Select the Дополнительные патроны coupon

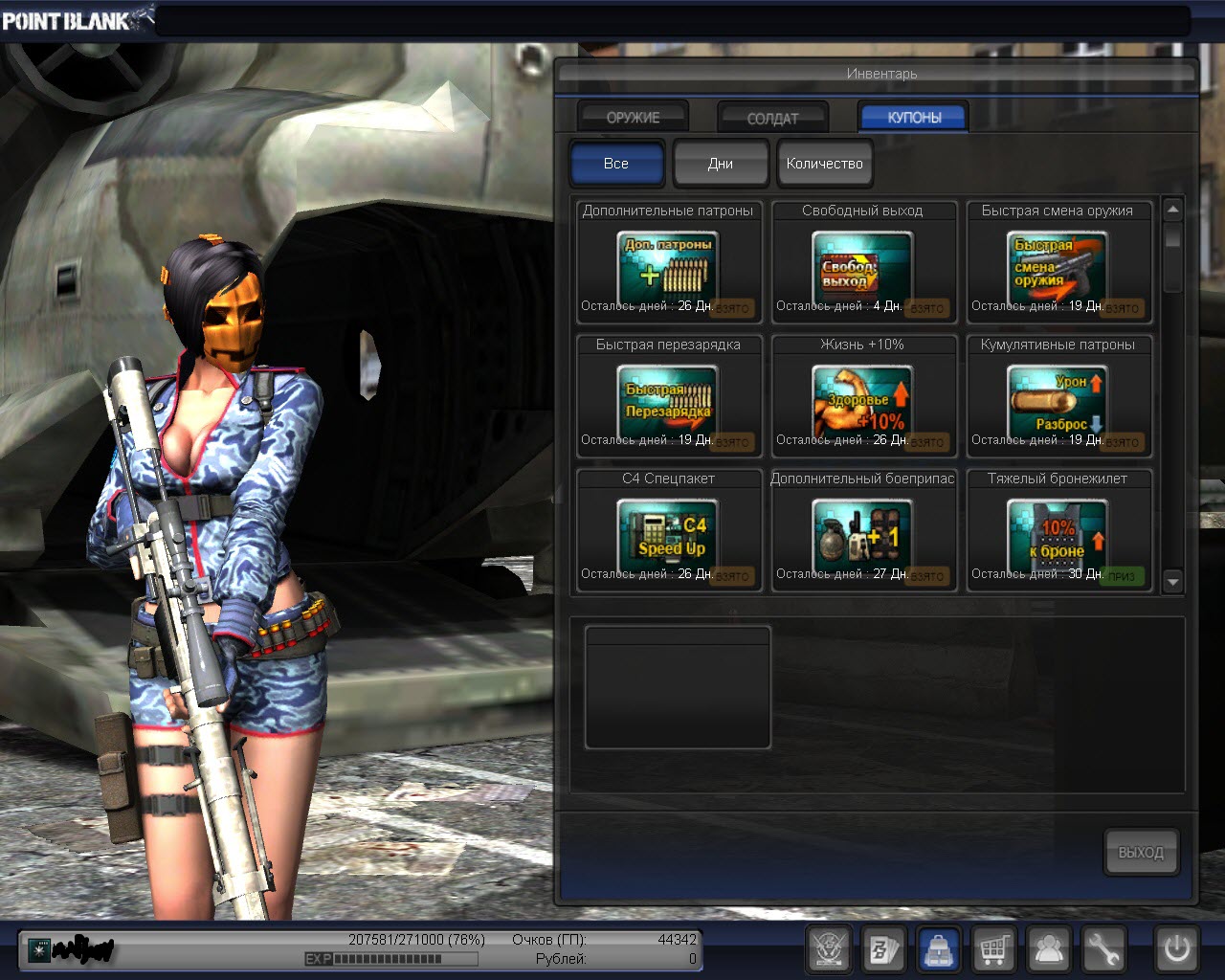668,263
